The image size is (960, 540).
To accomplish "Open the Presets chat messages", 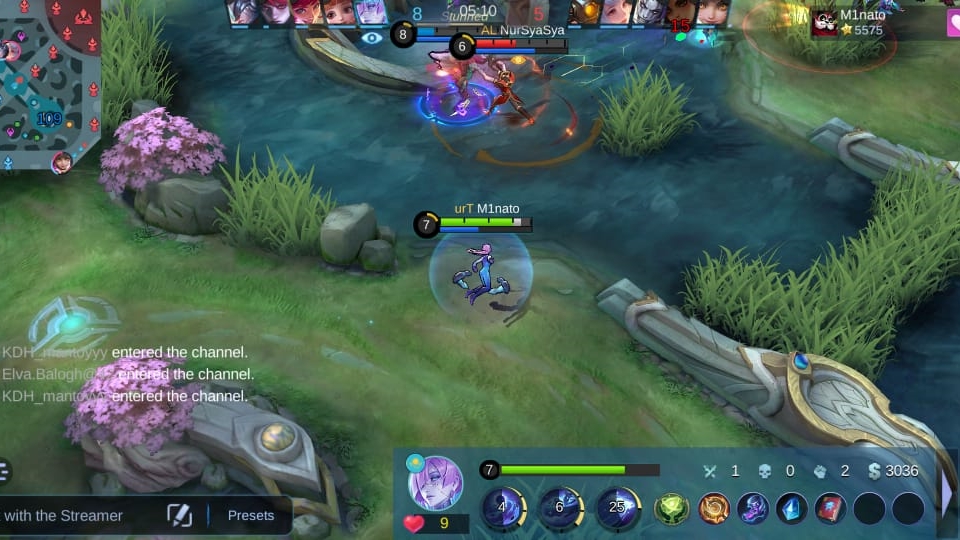I will [x=250, y=516].
